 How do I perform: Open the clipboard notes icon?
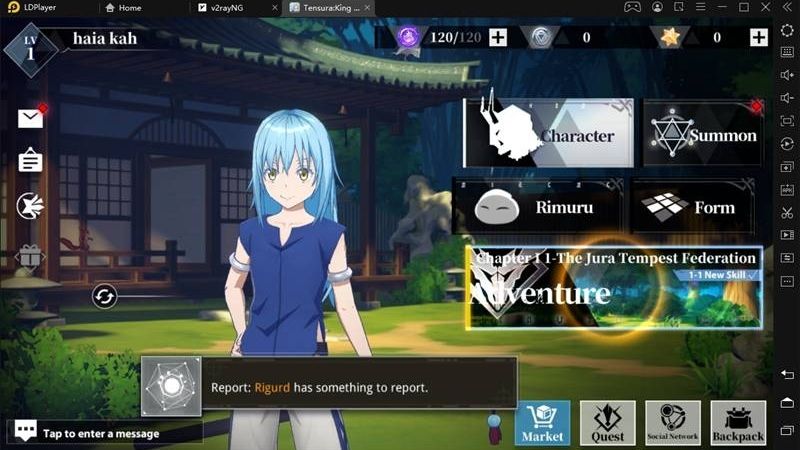coord(31,160)
